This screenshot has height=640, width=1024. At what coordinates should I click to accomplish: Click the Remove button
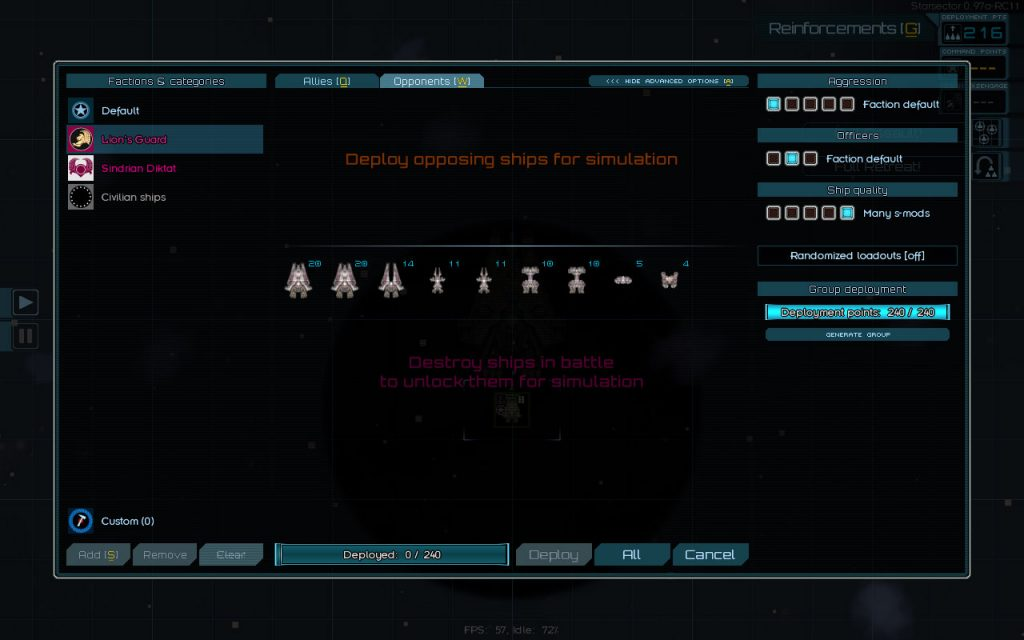164,555
